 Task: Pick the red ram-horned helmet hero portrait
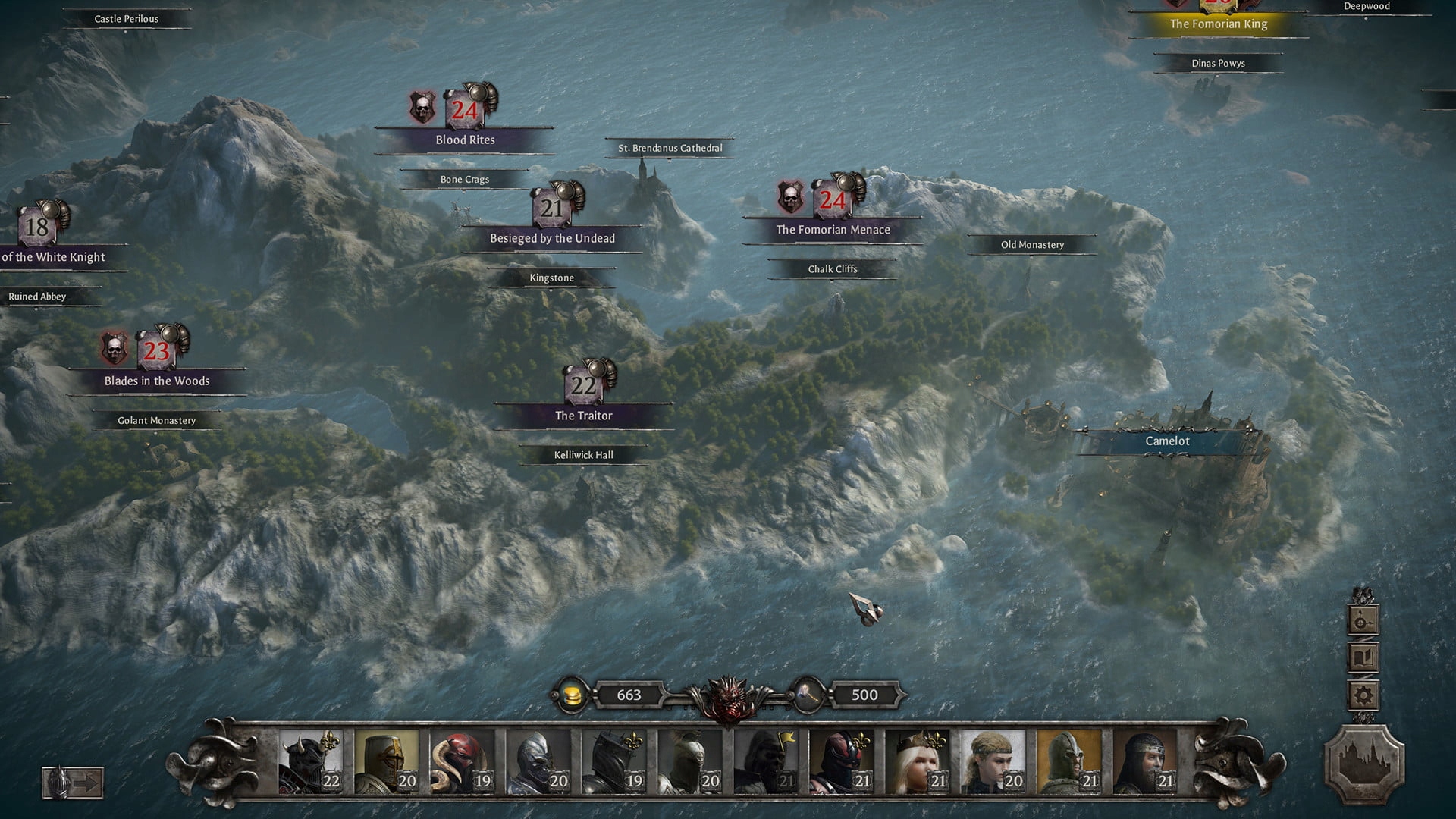coord(462,762)
